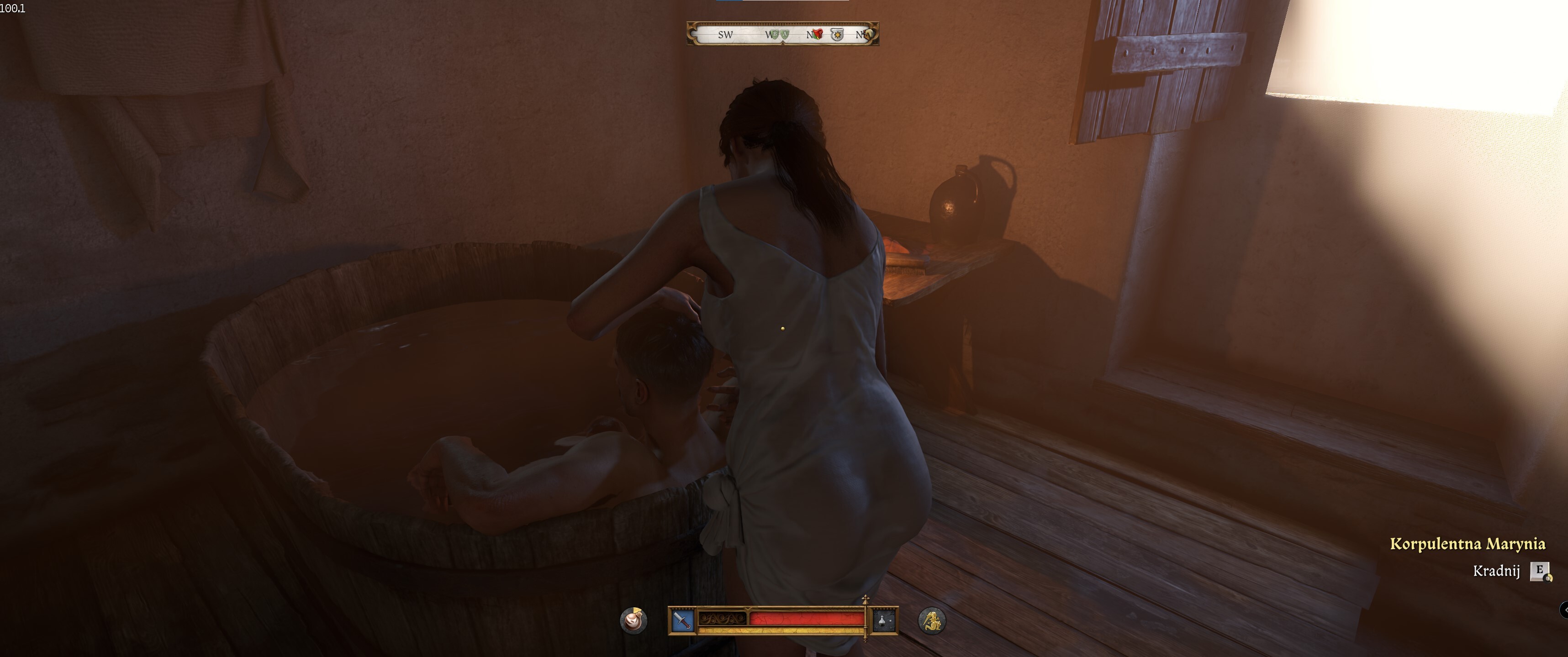Viewport: 1568px width, 657px height.
Task: Select the green shield B compass marker
Action: 774,35
